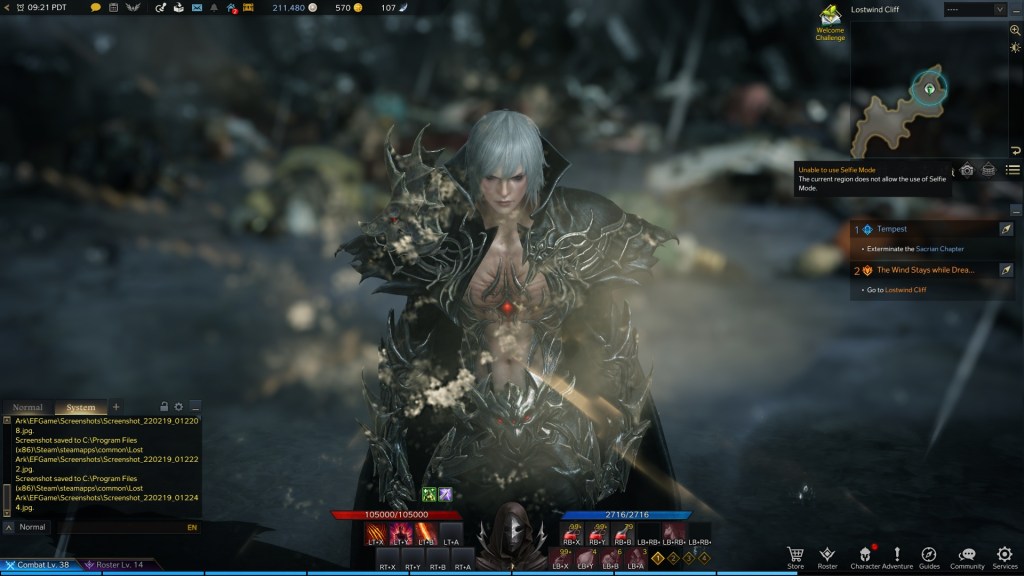The height and width of the screenshot is (576, 1024).
Task: Open chat window settings gear
Action: 179,407
